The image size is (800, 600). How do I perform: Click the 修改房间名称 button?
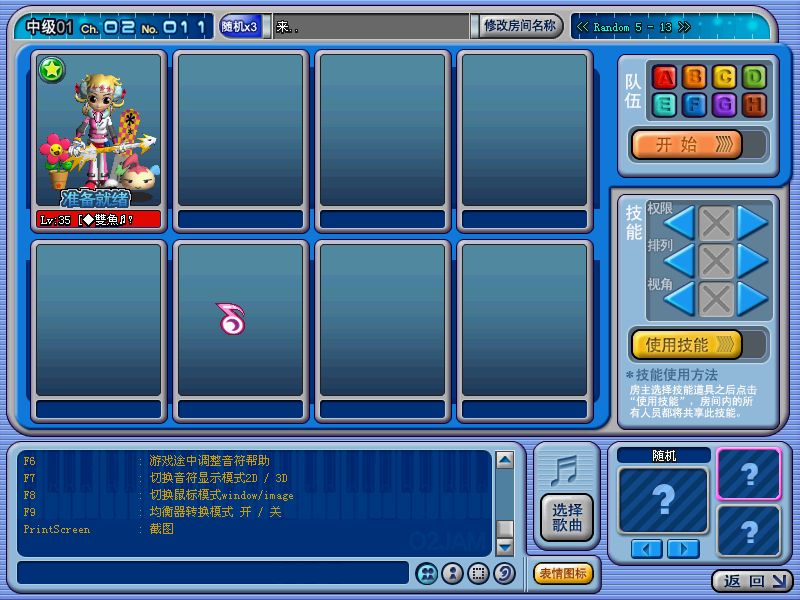[520, 26]
